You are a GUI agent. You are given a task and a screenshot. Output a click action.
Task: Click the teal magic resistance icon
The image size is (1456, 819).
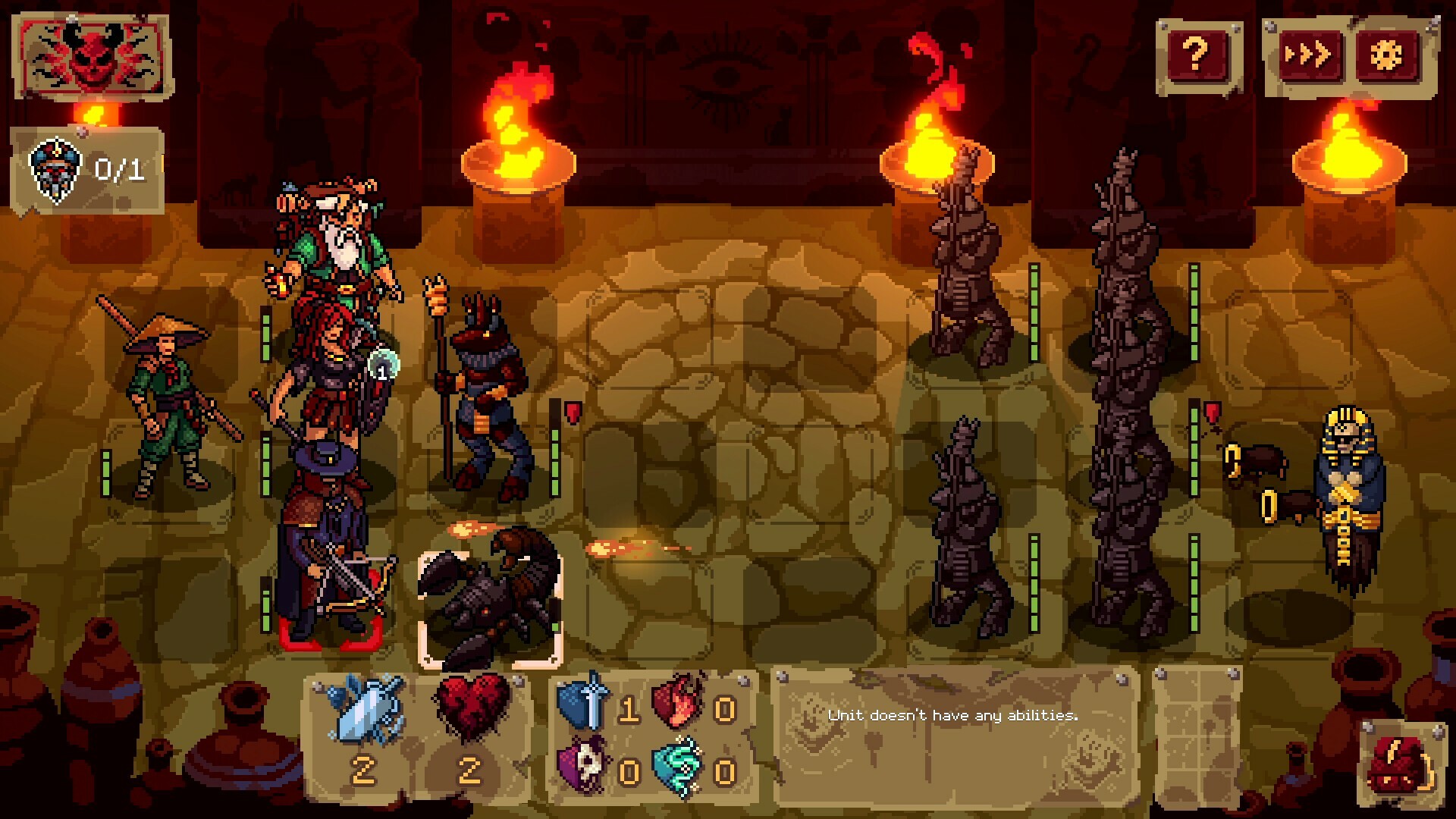[679, 766]
